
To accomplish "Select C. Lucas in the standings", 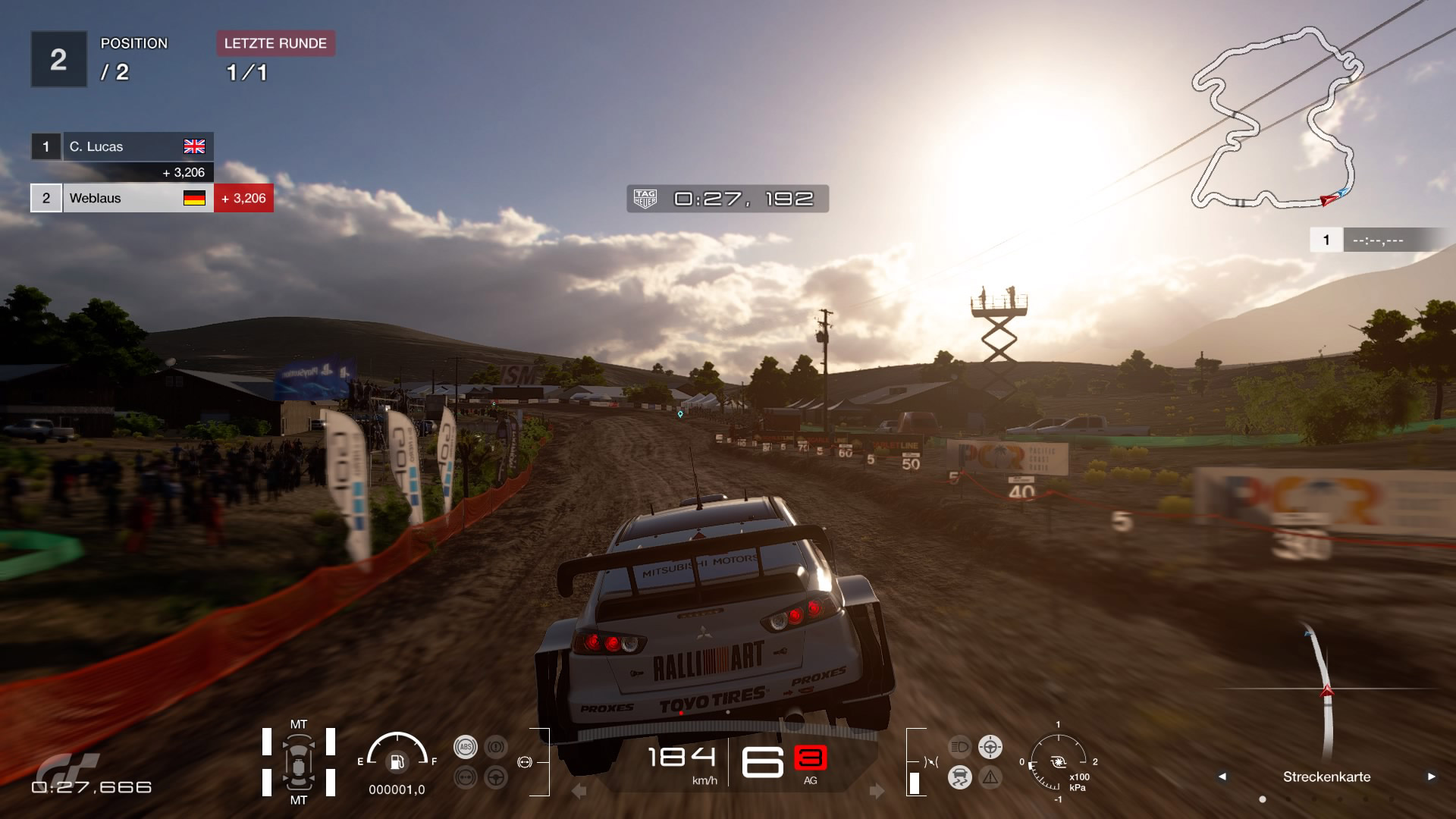I will [121, 146].
